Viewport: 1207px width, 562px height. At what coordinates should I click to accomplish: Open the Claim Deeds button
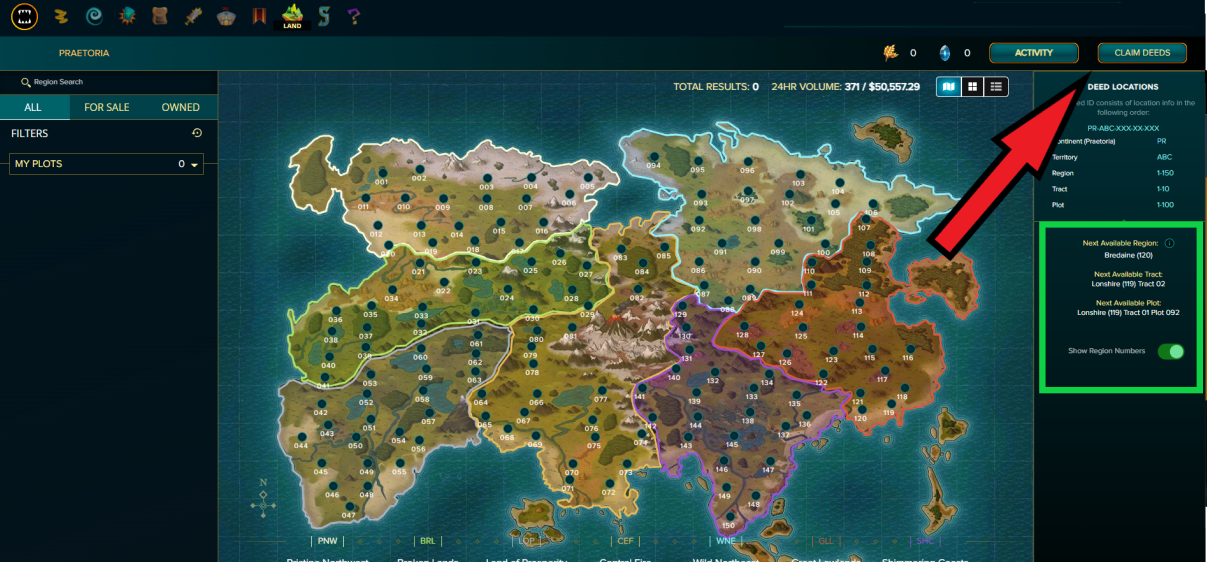1142,53
